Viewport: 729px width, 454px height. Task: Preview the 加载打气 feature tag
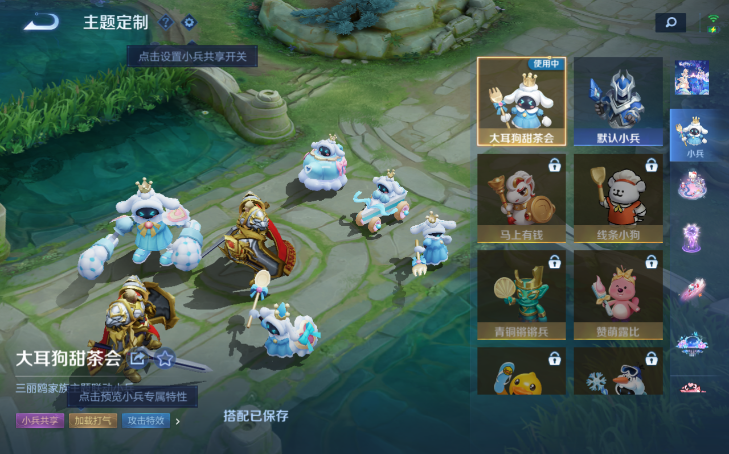[x=93, y=421]
